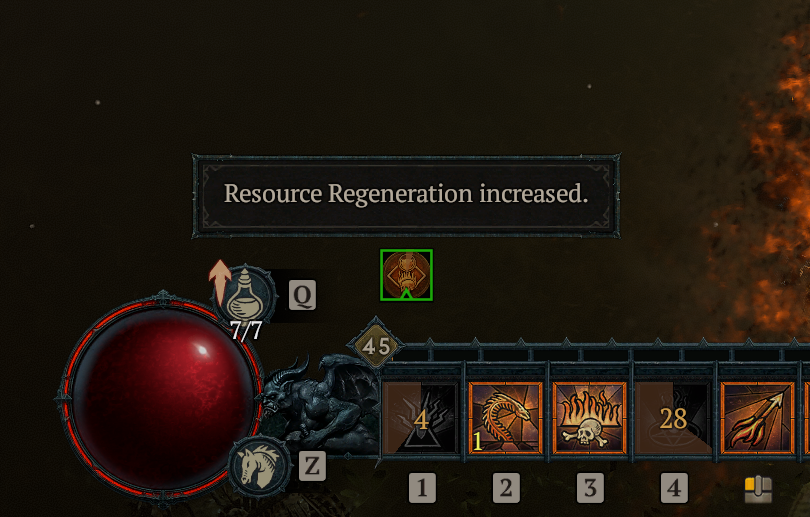The height and width of the screenshot is (517, 810).
Task: Cast the serpent skill in the second slot
Action: 505,419
